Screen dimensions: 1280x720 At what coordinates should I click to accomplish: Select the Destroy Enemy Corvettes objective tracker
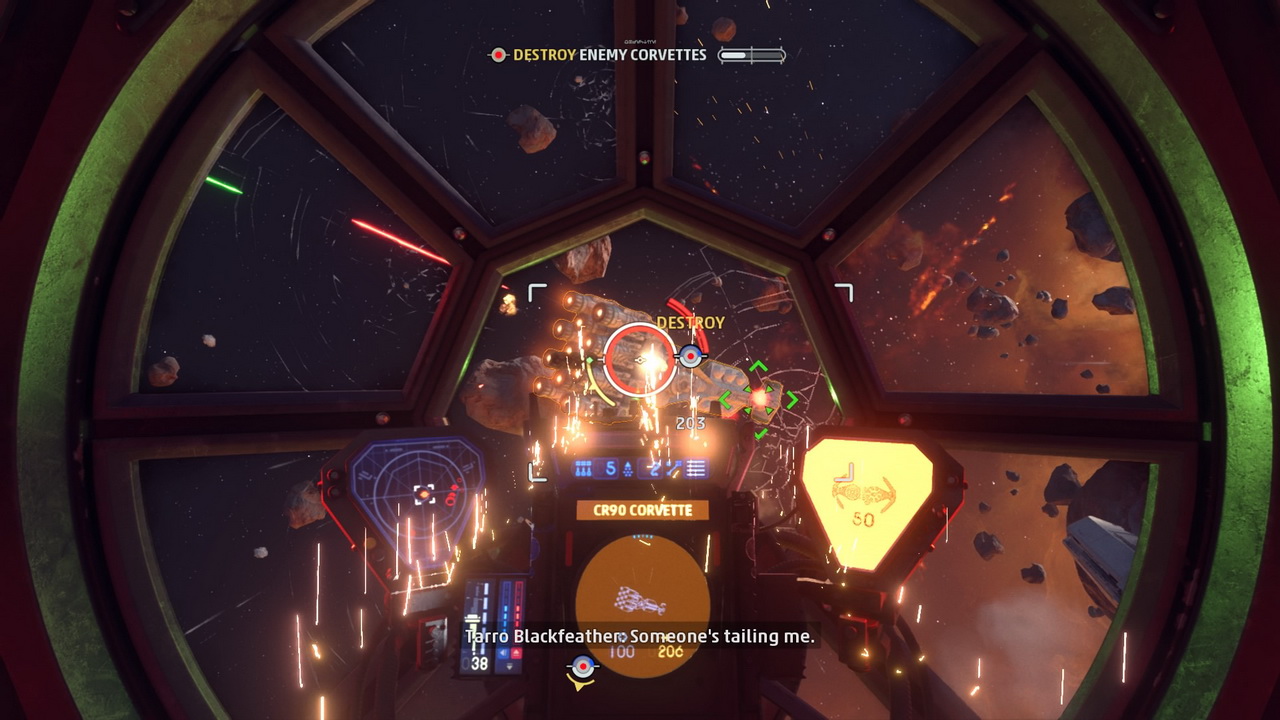pyautogui.click(x=610, y=55)
